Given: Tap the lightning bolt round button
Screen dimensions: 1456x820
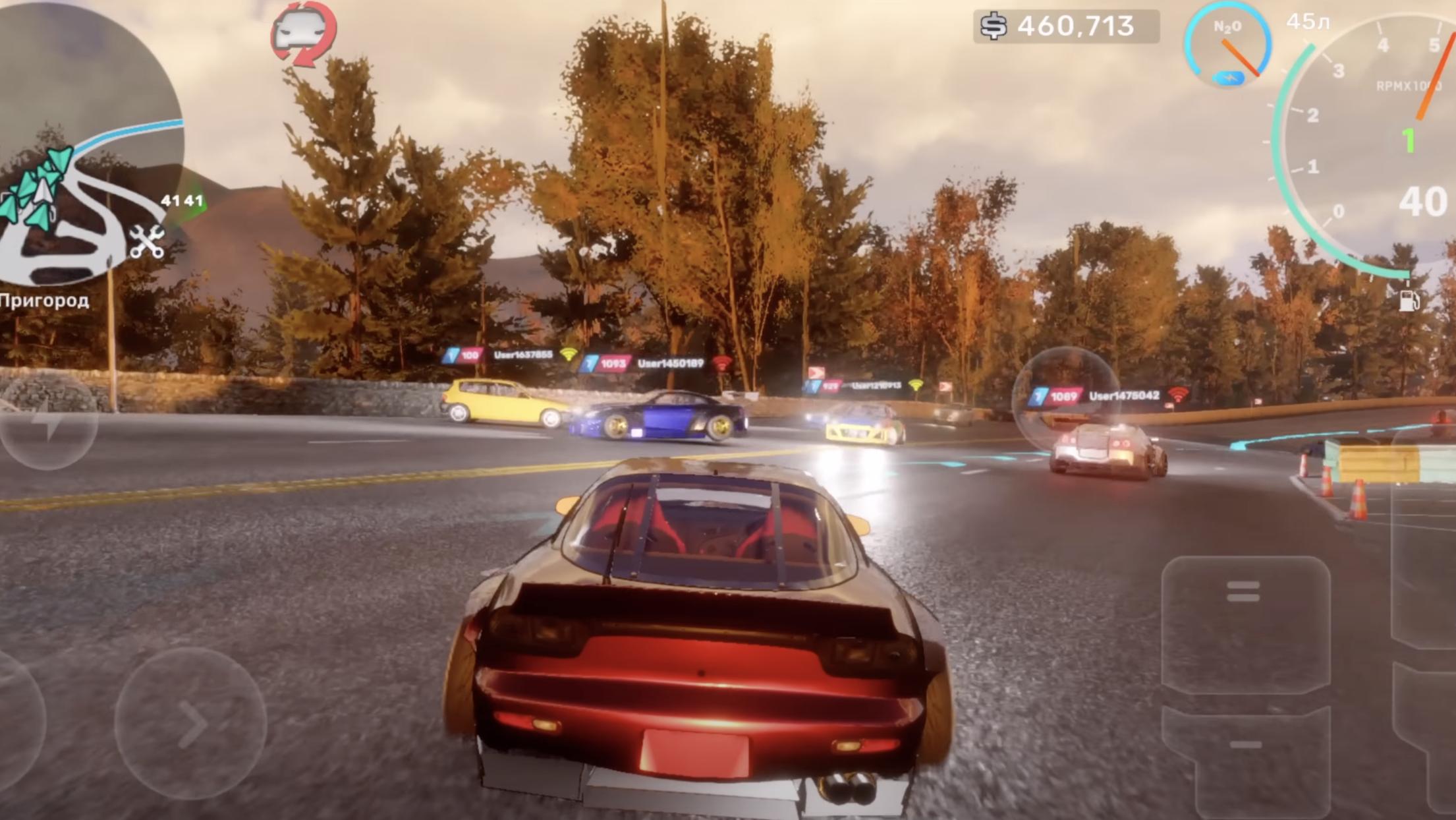Looking at the screenshot, I should tap(48, 422).
